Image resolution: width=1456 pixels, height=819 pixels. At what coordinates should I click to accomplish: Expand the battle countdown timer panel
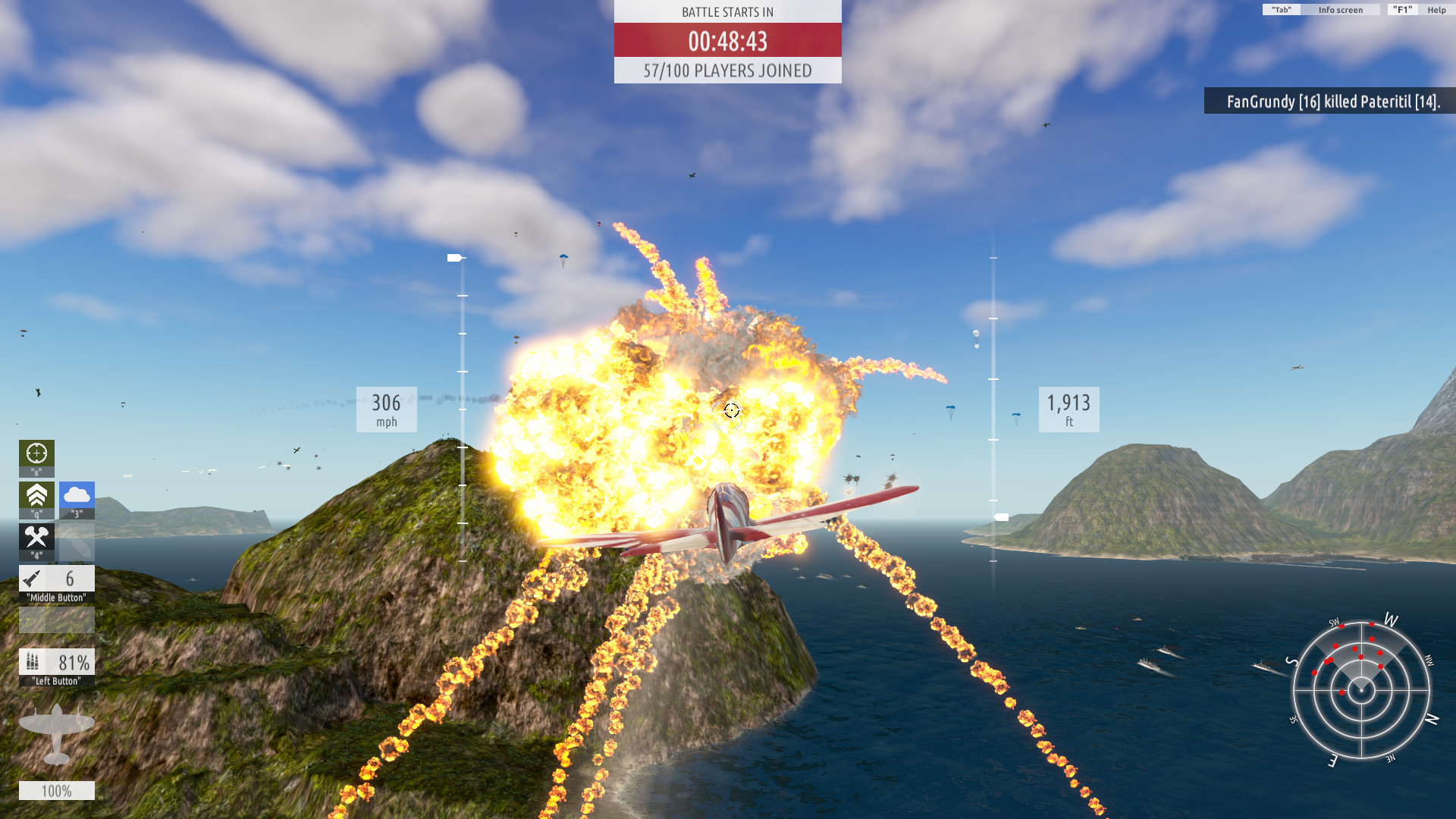[727, 42]
